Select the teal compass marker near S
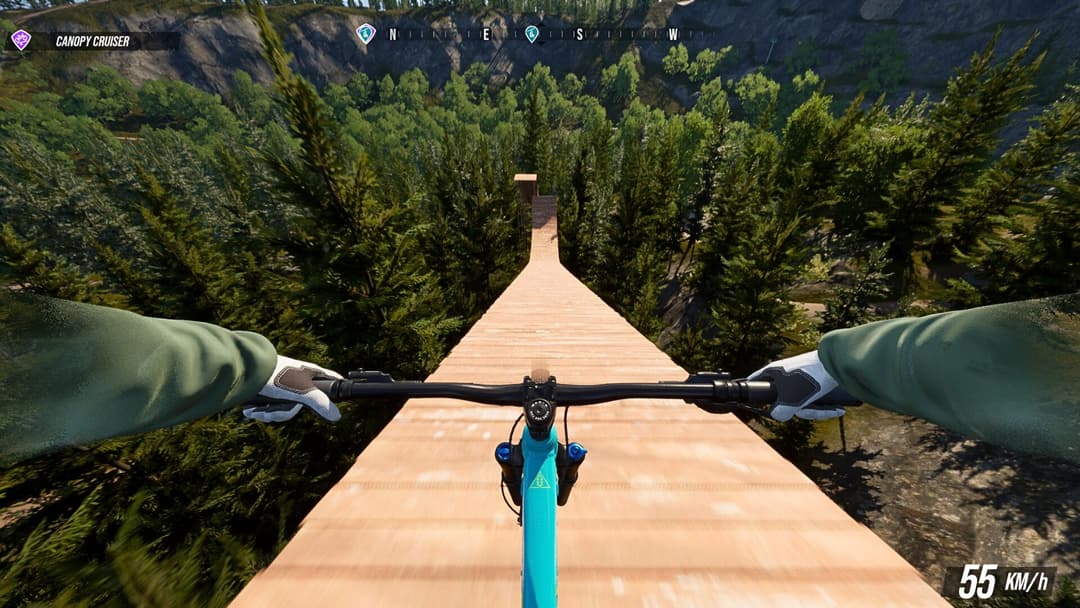 coord(532,34)
